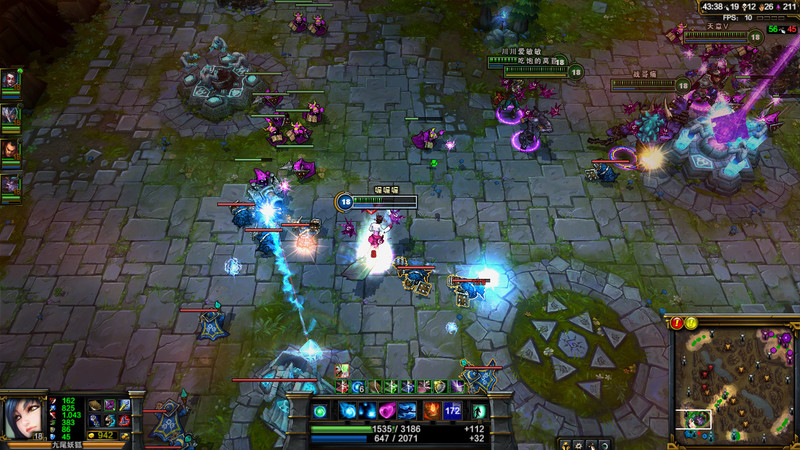The image size is (800, 450).
Task: Cast the Ignite summoner spell
Action: coord(433,411)
